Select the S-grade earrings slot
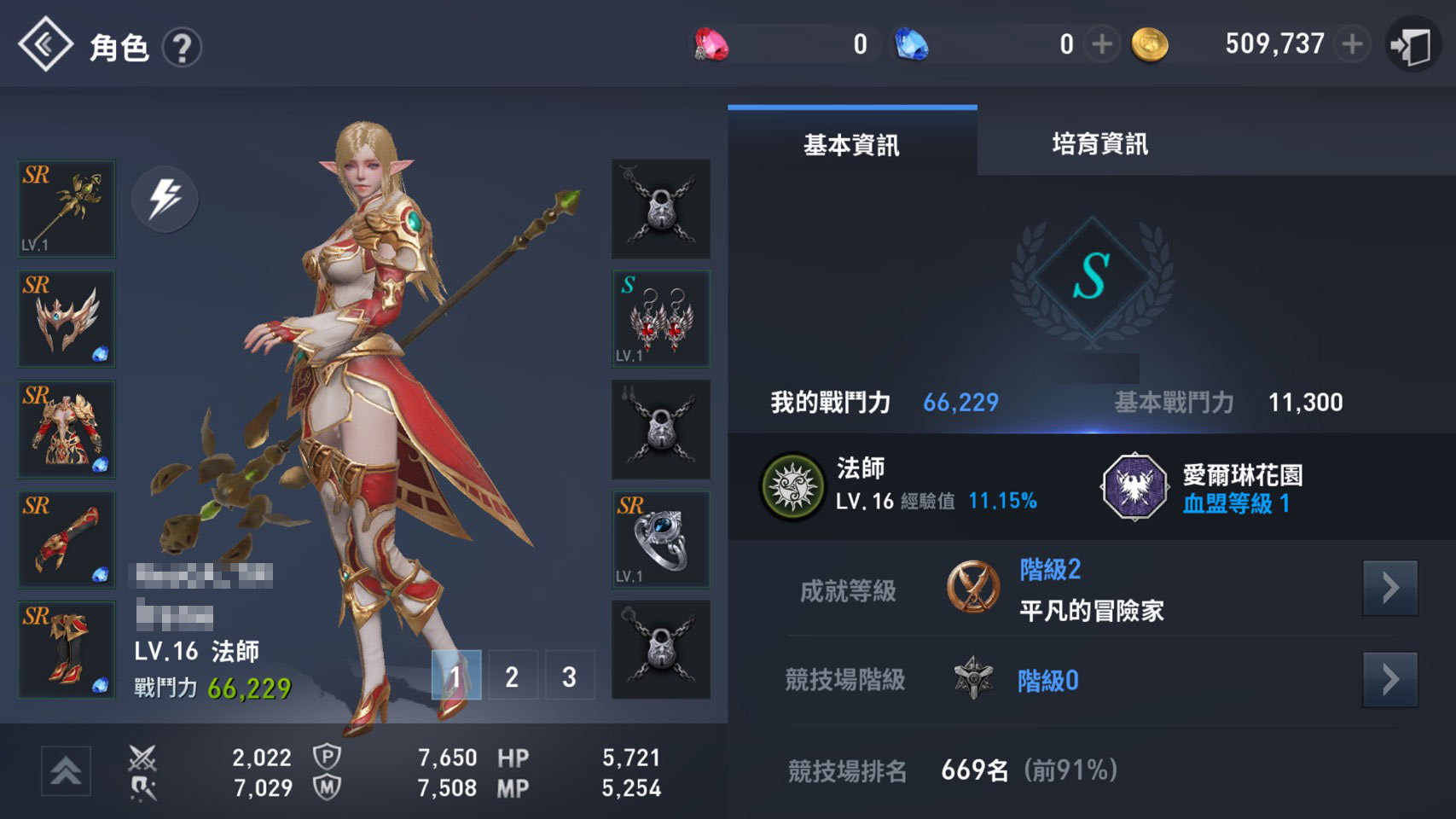1456x819 pixels. pyautogui.click(x=660, y=319)
